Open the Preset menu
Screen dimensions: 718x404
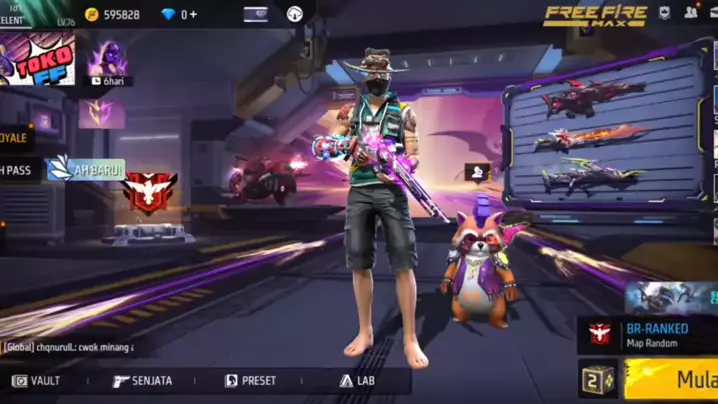(250, 381)
